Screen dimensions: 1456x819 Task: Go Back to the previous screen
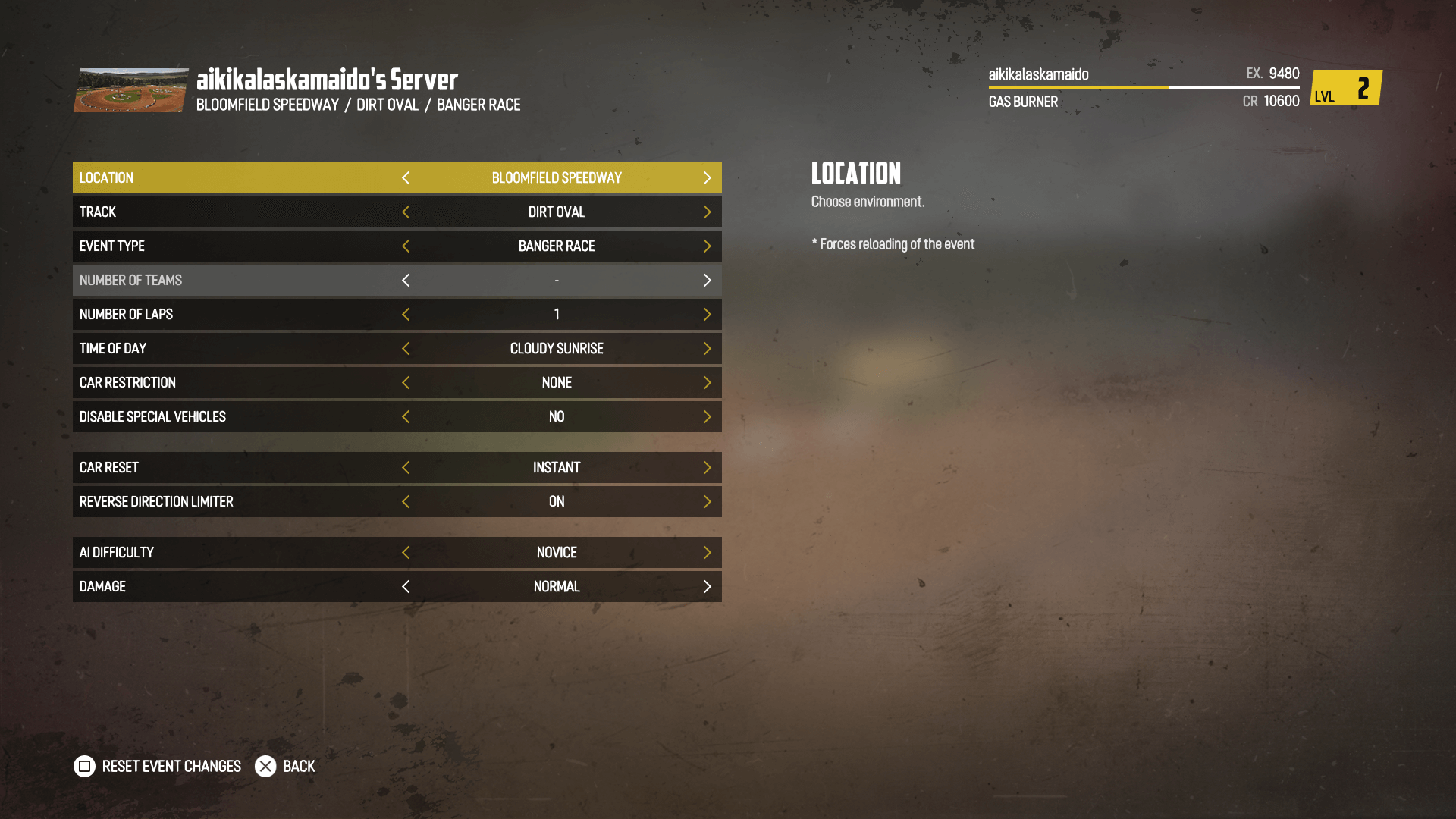click(285, 767)
